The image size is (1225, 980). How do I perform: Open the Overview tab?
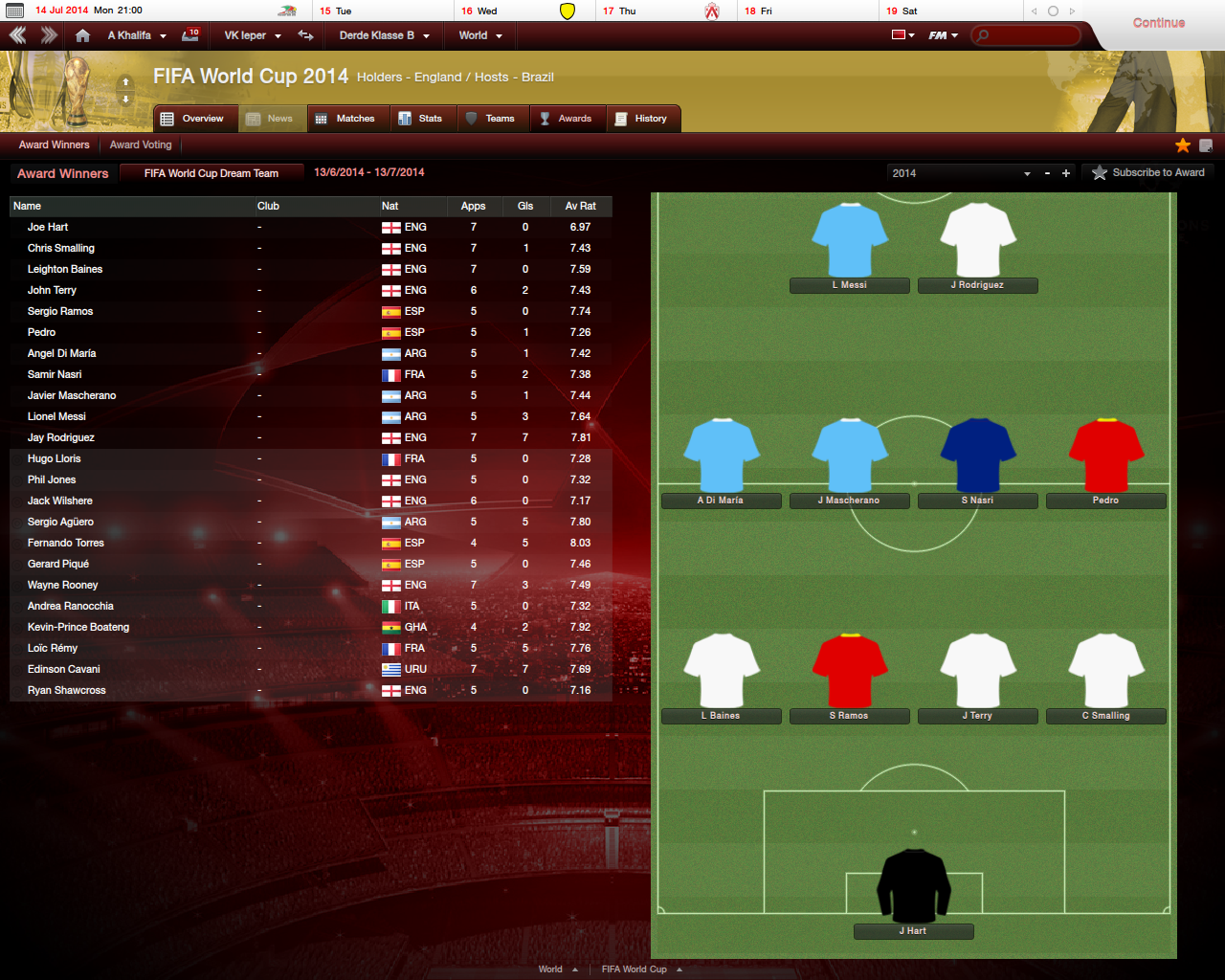(x=192, y=119)
